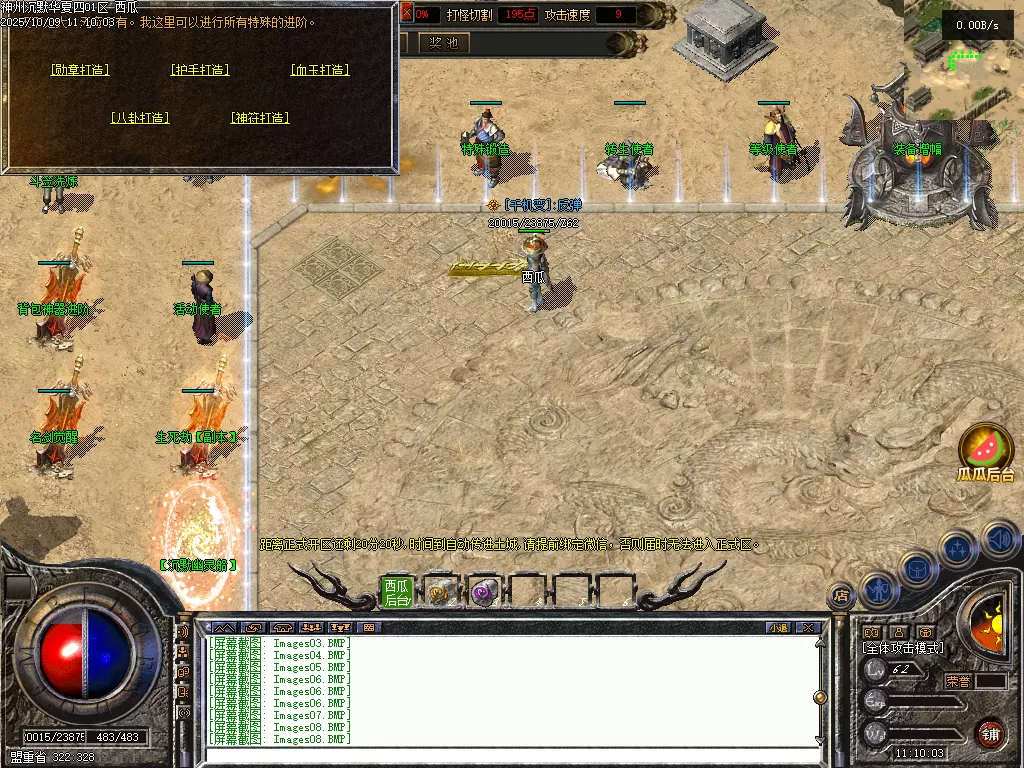Open the 血玉打造 option
The image size is (1024, 768).
tap(320, 70)
